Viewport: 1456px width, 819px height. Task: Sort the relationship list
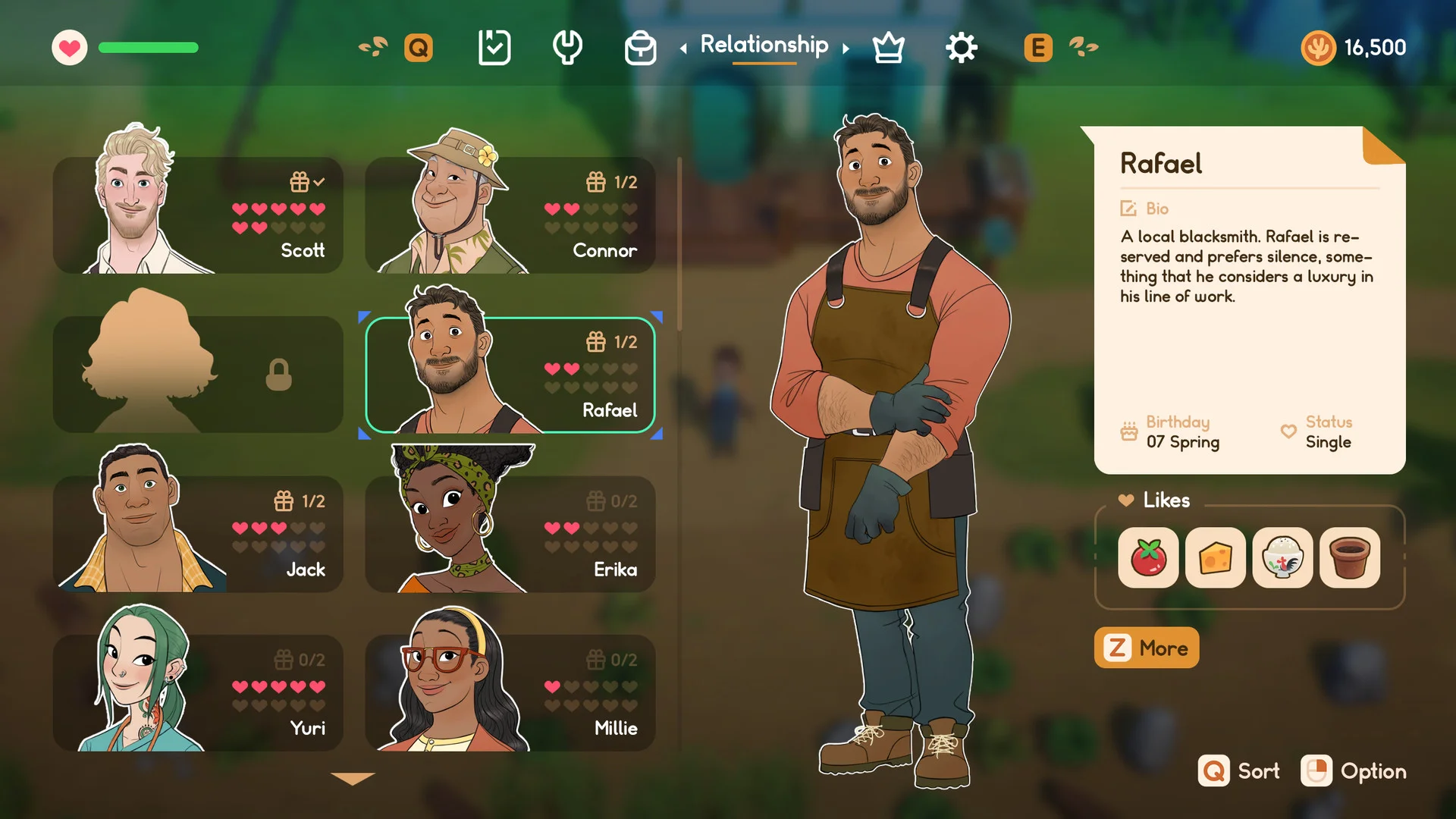tap(1239, 771)
